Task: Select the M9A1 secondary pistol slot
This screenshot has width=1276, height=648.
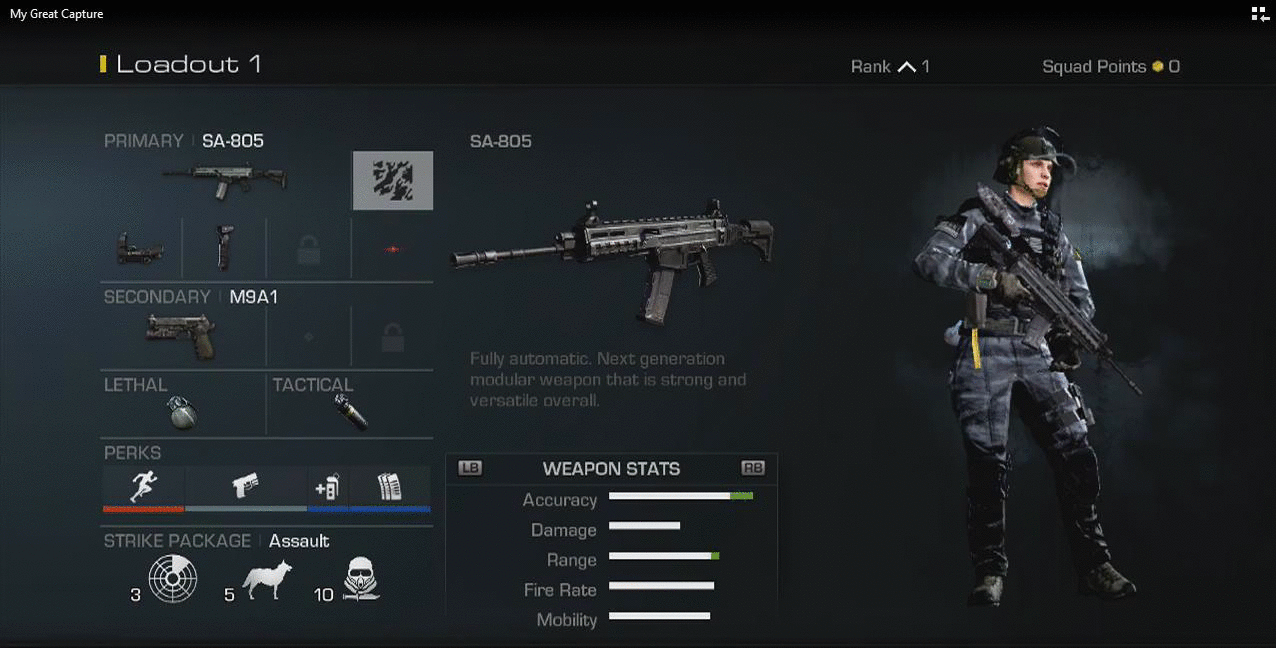Action: coord(180,336)
